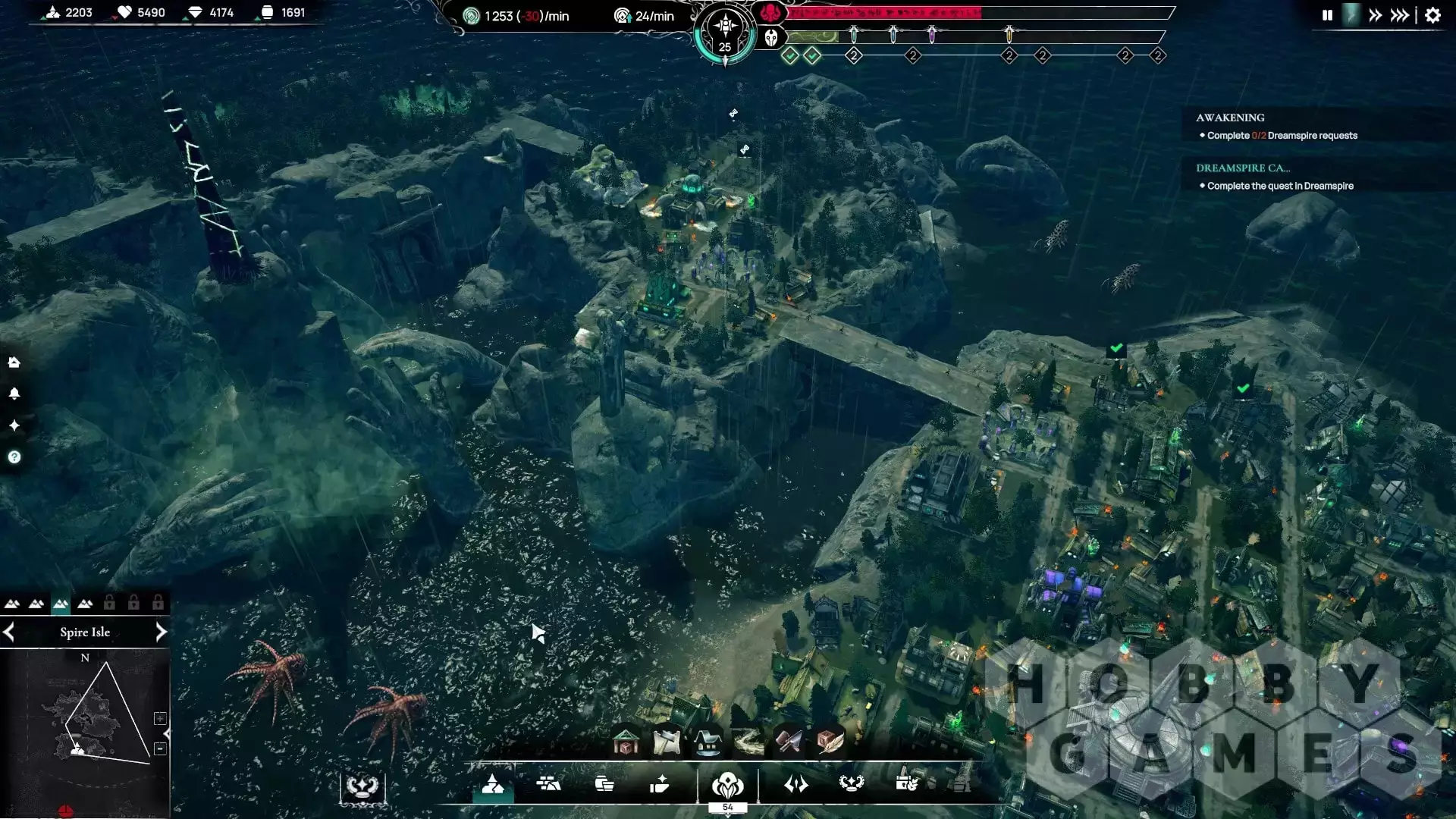Image resolution: width=1456 pixels, height=819 pixels.
Task: Select the highlighted third island tab
Action: tap(61, 604)
